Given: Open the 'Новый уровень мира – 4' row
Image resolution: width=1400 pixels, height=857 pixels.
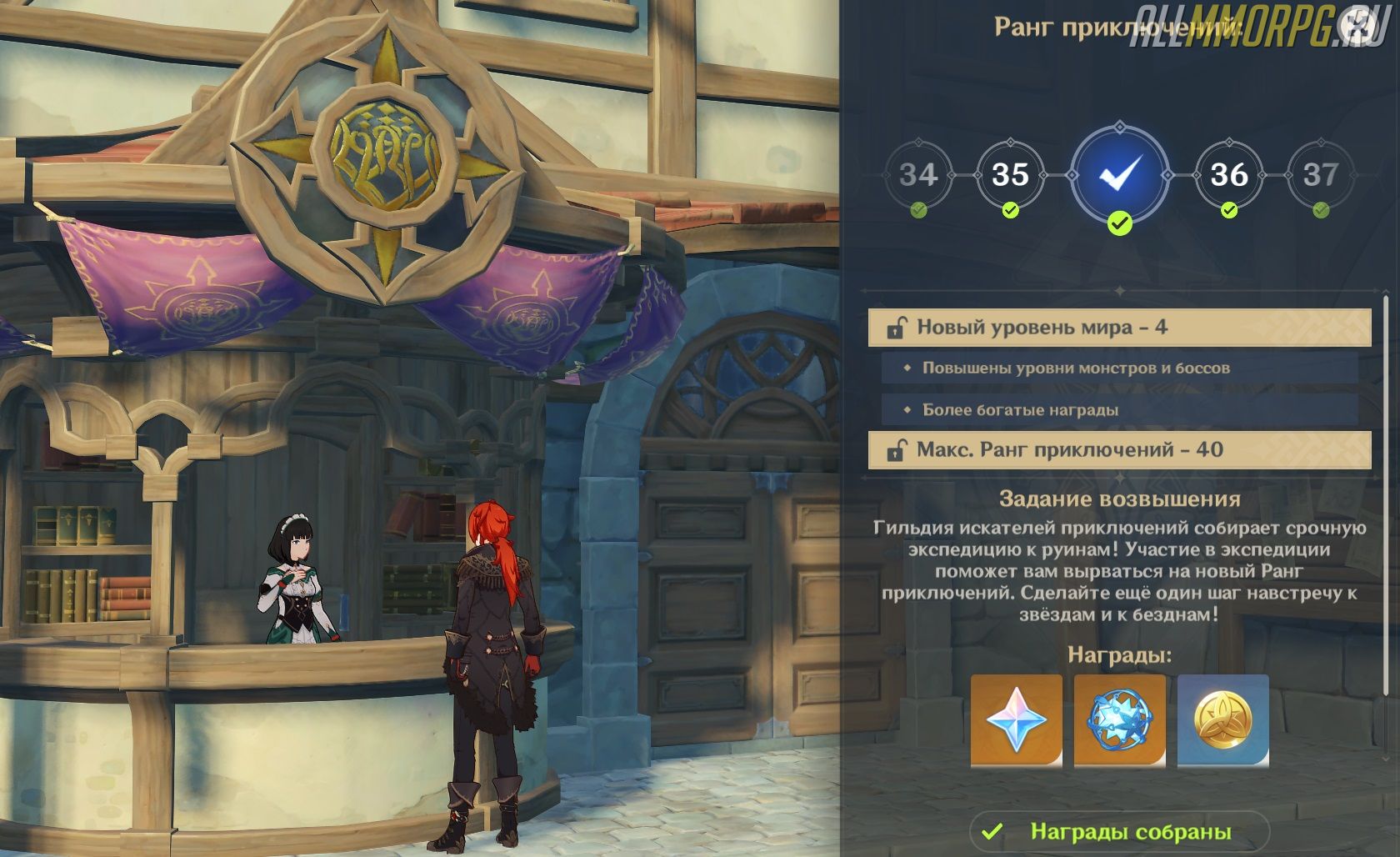Looking at the screenshot, I should tap(1119, 328).
